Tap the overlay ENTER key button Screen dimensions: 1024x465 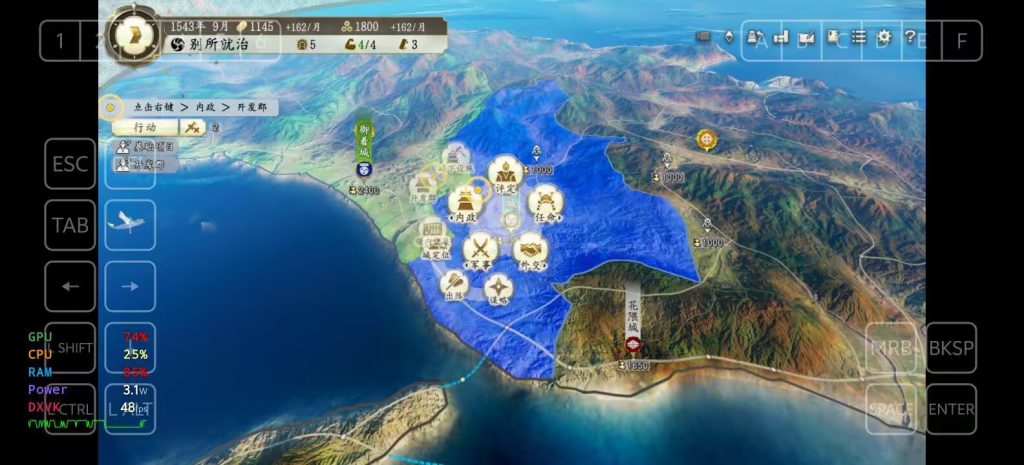(x=951, y=409)
